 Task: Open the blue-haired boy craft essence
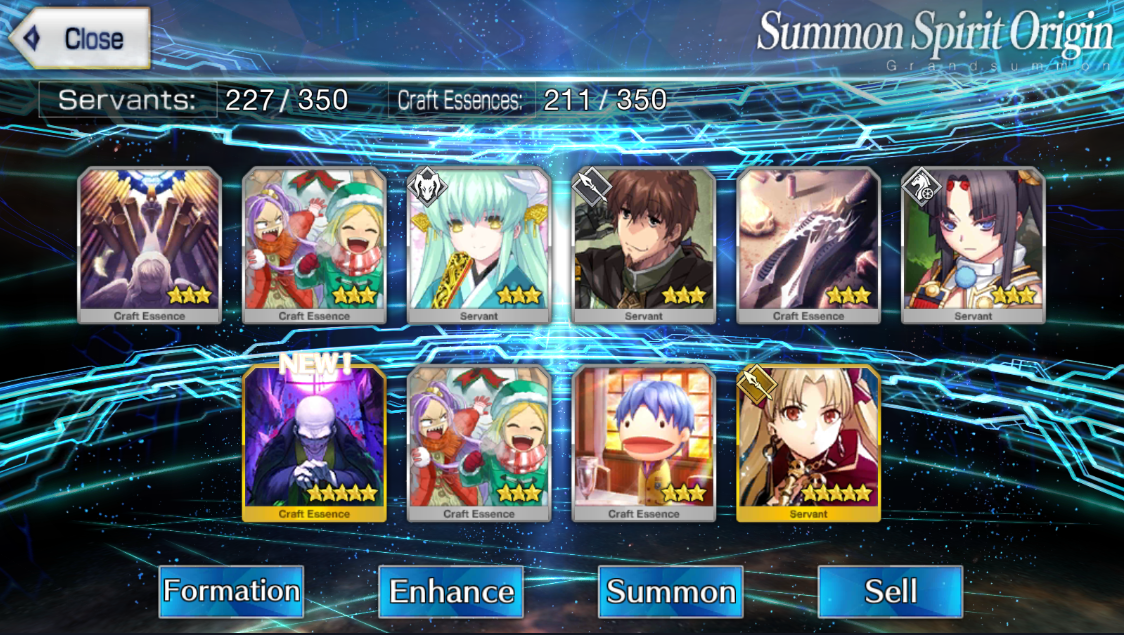(644, 443)
